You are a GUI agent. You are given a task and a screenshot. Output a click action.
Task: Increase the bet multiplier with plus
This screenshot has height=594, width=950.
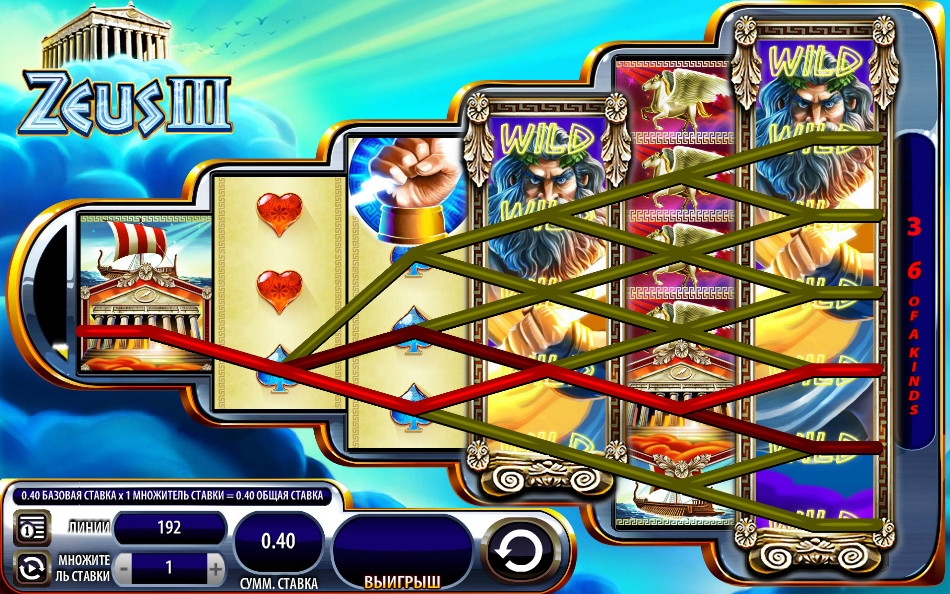215,568
